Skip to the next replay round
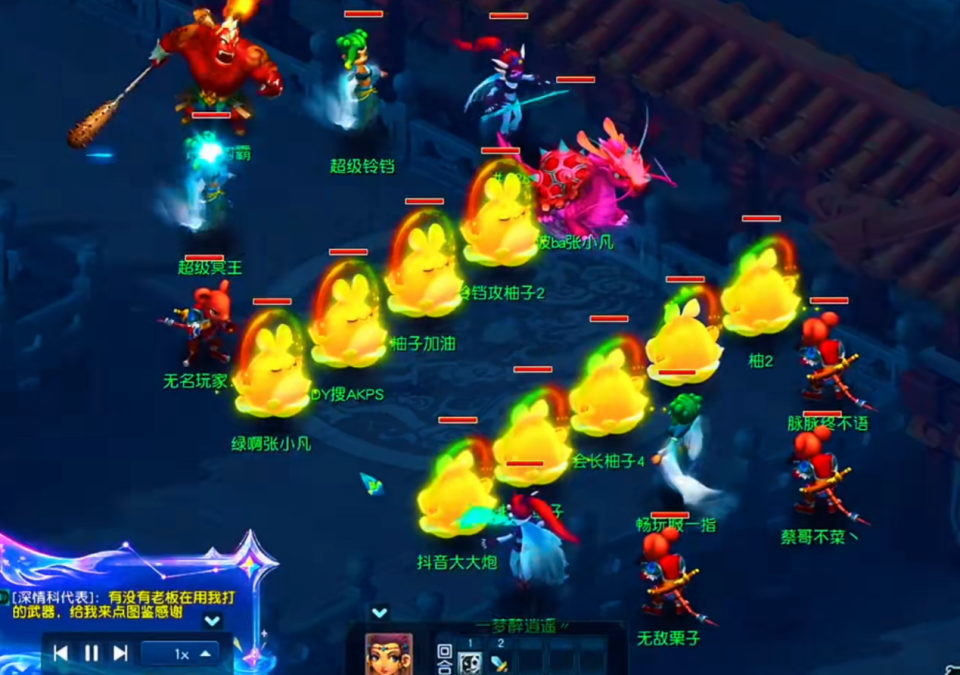This screenshot has width=960, height=675. [121, 653]
